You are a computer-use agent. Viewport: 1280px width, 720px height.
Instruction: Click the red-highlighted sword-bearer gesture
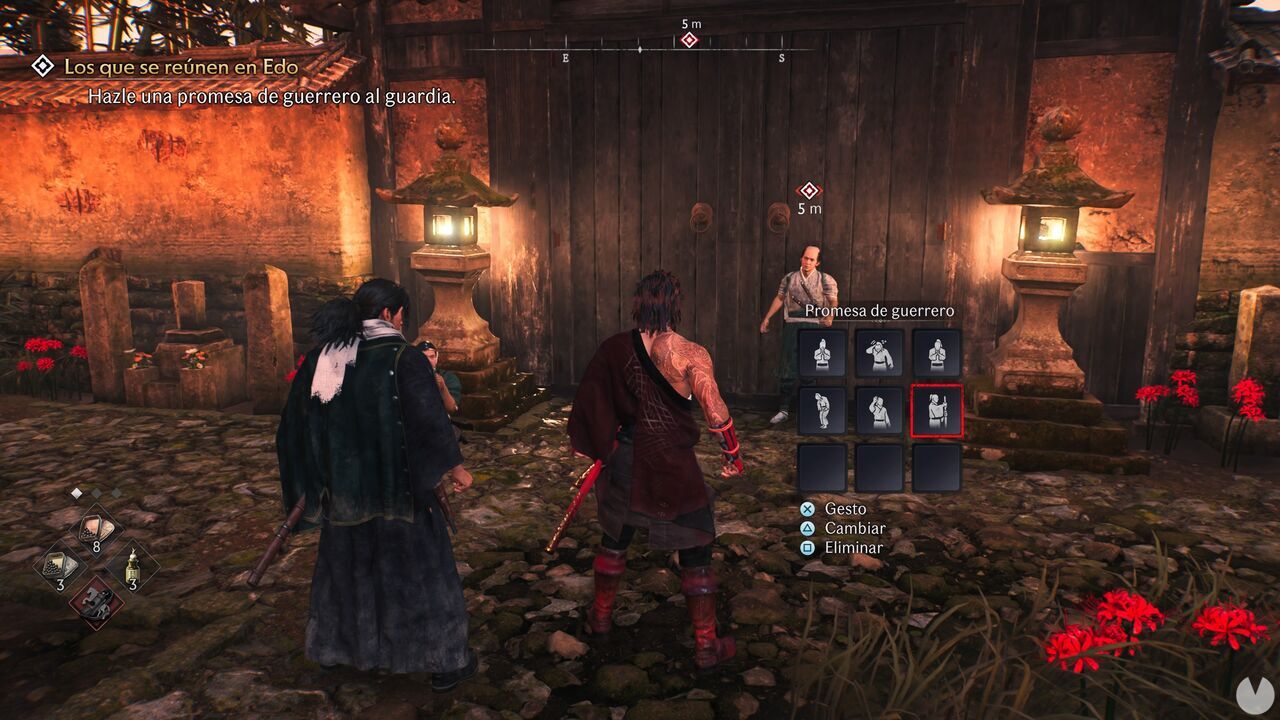[938, 409]
